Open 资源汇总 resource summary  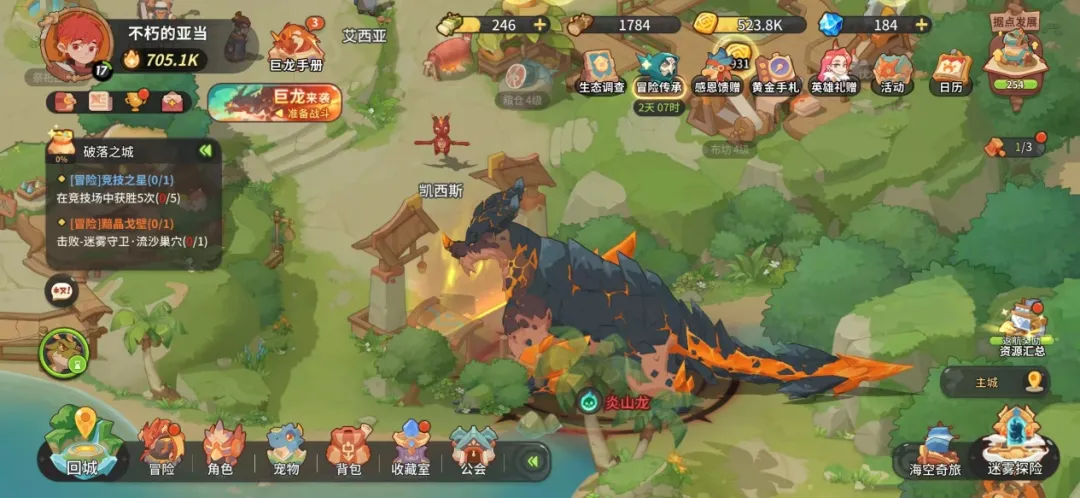coord(1022,328)
